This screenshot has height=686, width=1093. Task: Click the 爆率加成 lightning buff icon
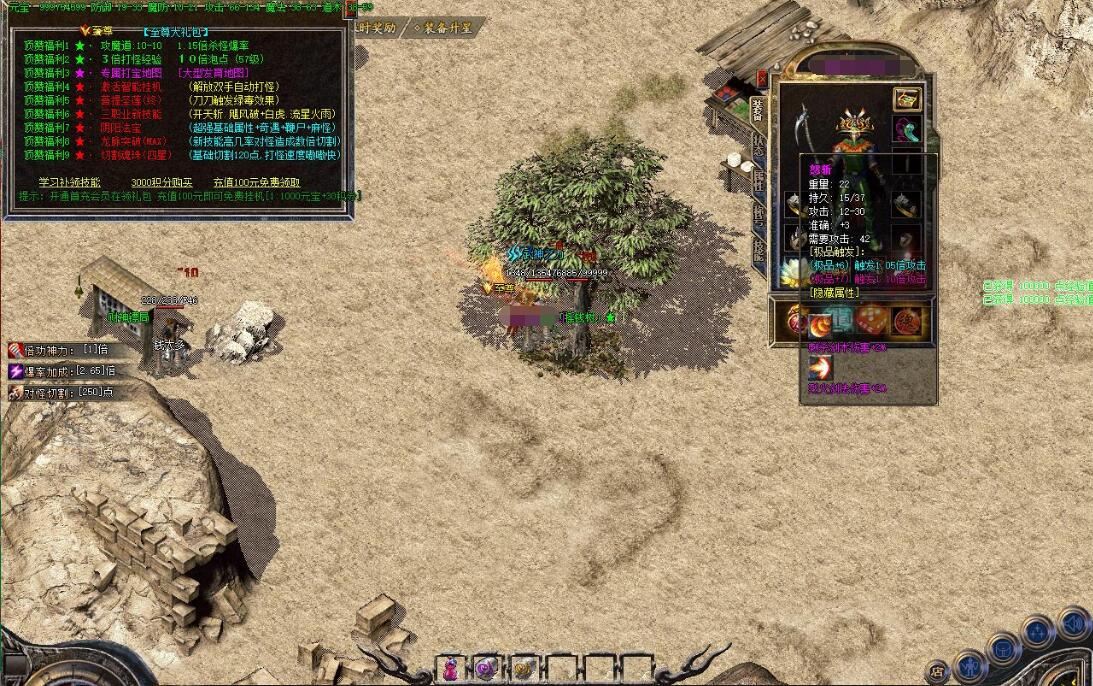point(17,371)
